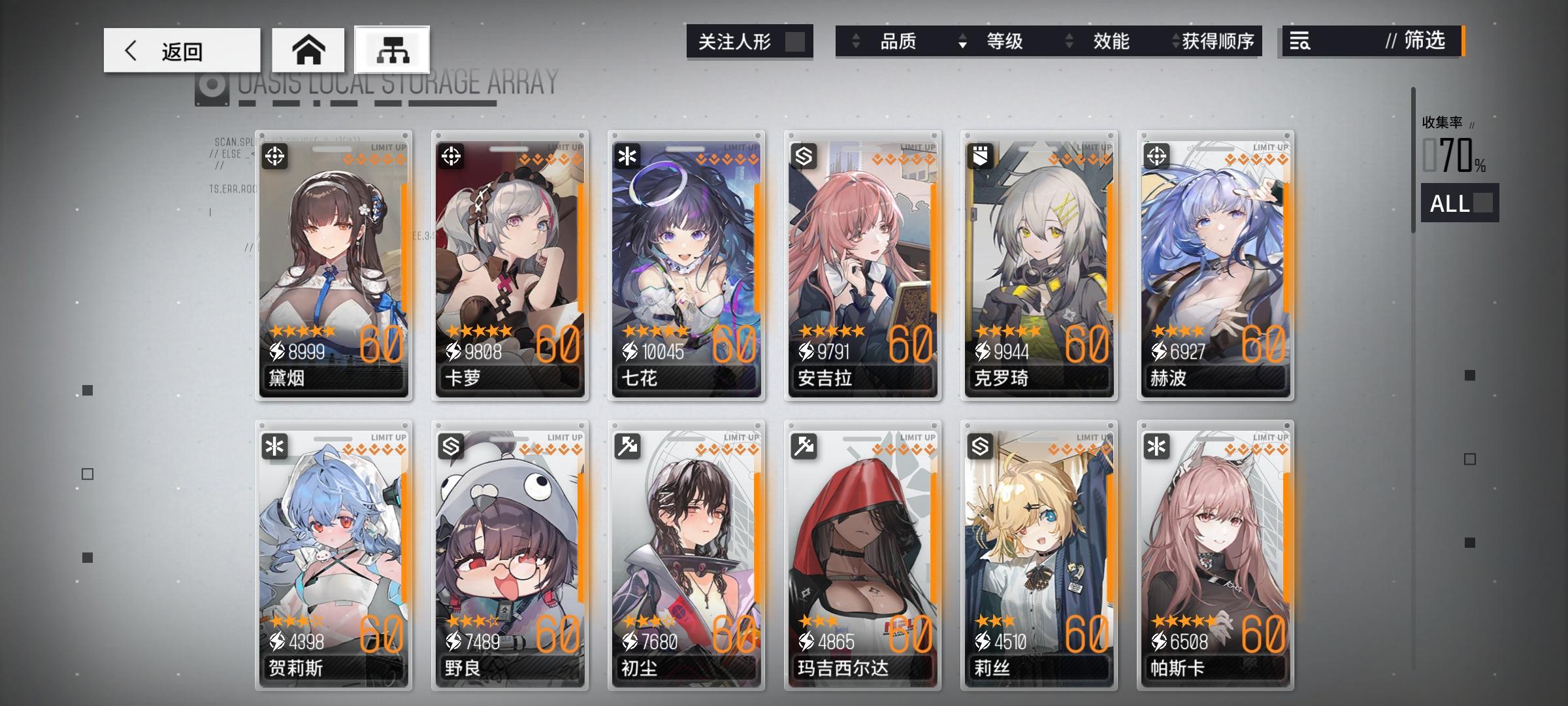The image size is (1568, 706).
Task: Click the crosshair class icon on 卡萝's card
Action: pyautogui.click(x=451, y=154)
